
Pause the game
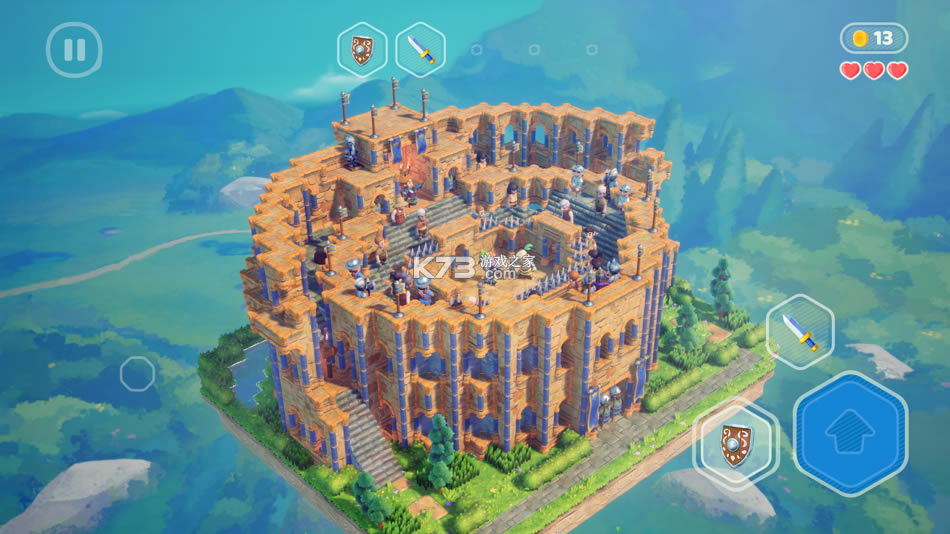(x=74, y=50)
